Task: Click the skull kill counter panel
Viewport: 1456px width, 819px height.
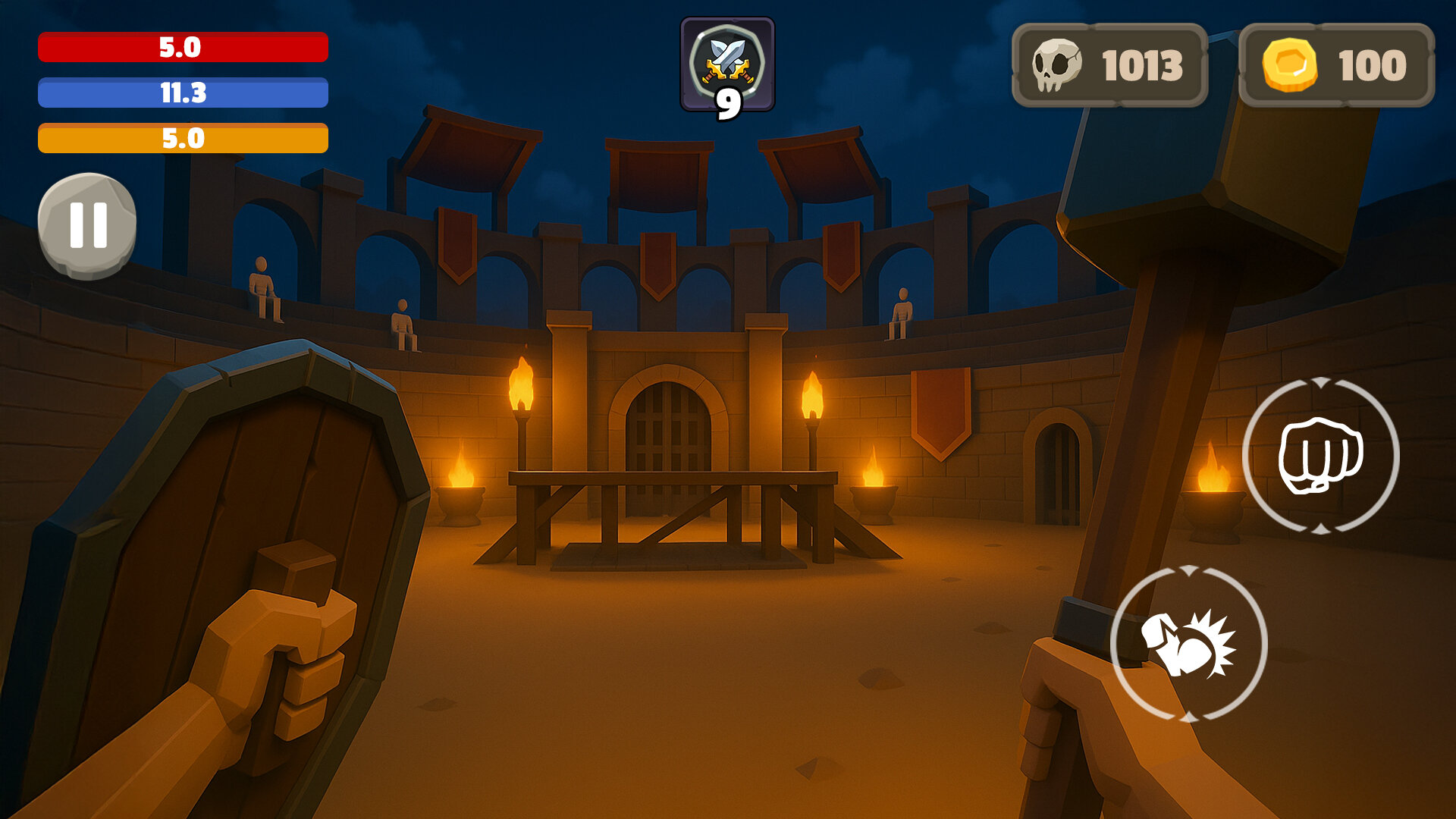Action: [1109, 65]
